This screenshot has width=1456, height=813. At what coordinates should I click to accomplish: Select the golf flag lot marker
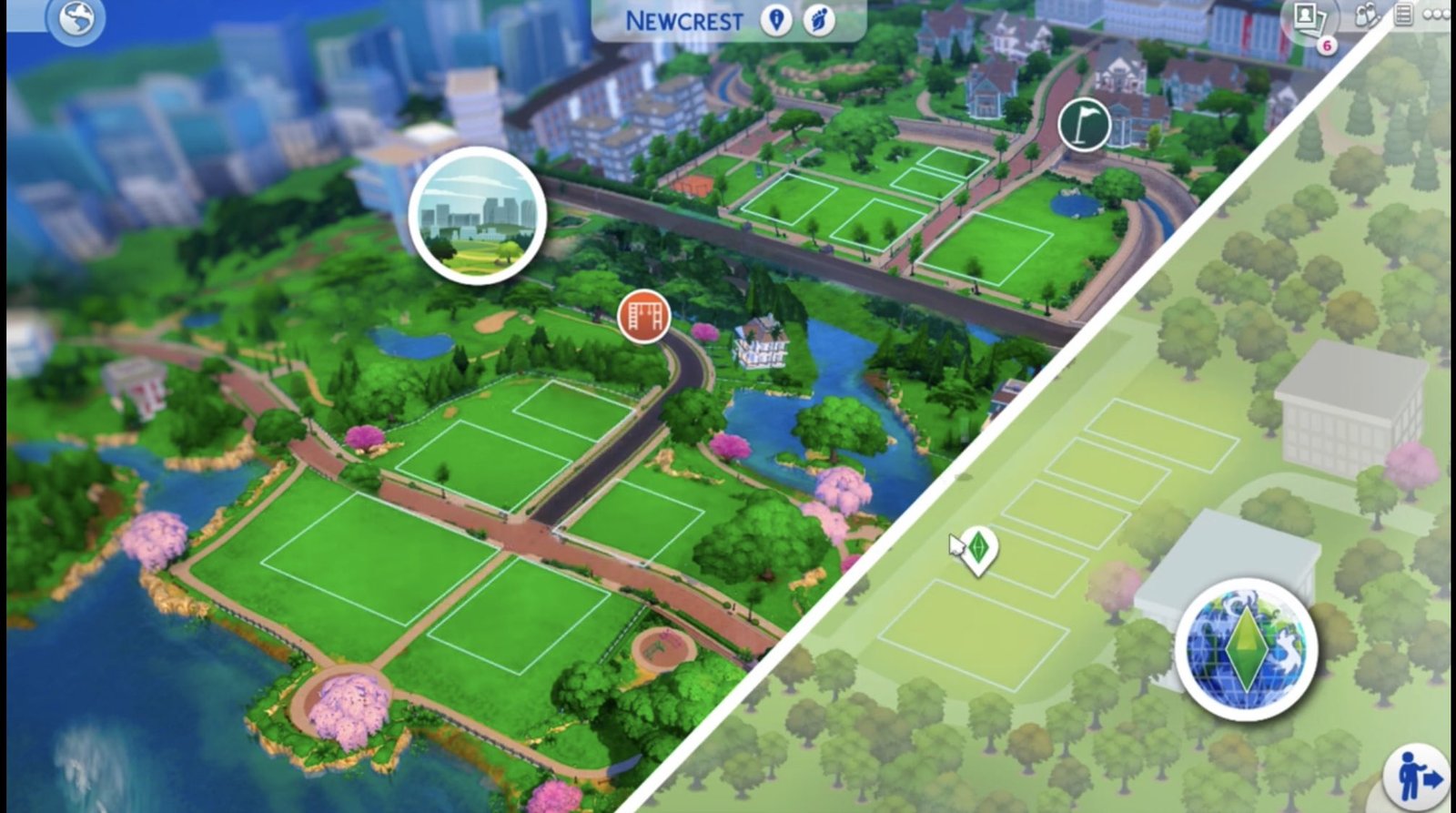tap(1084, 124)
